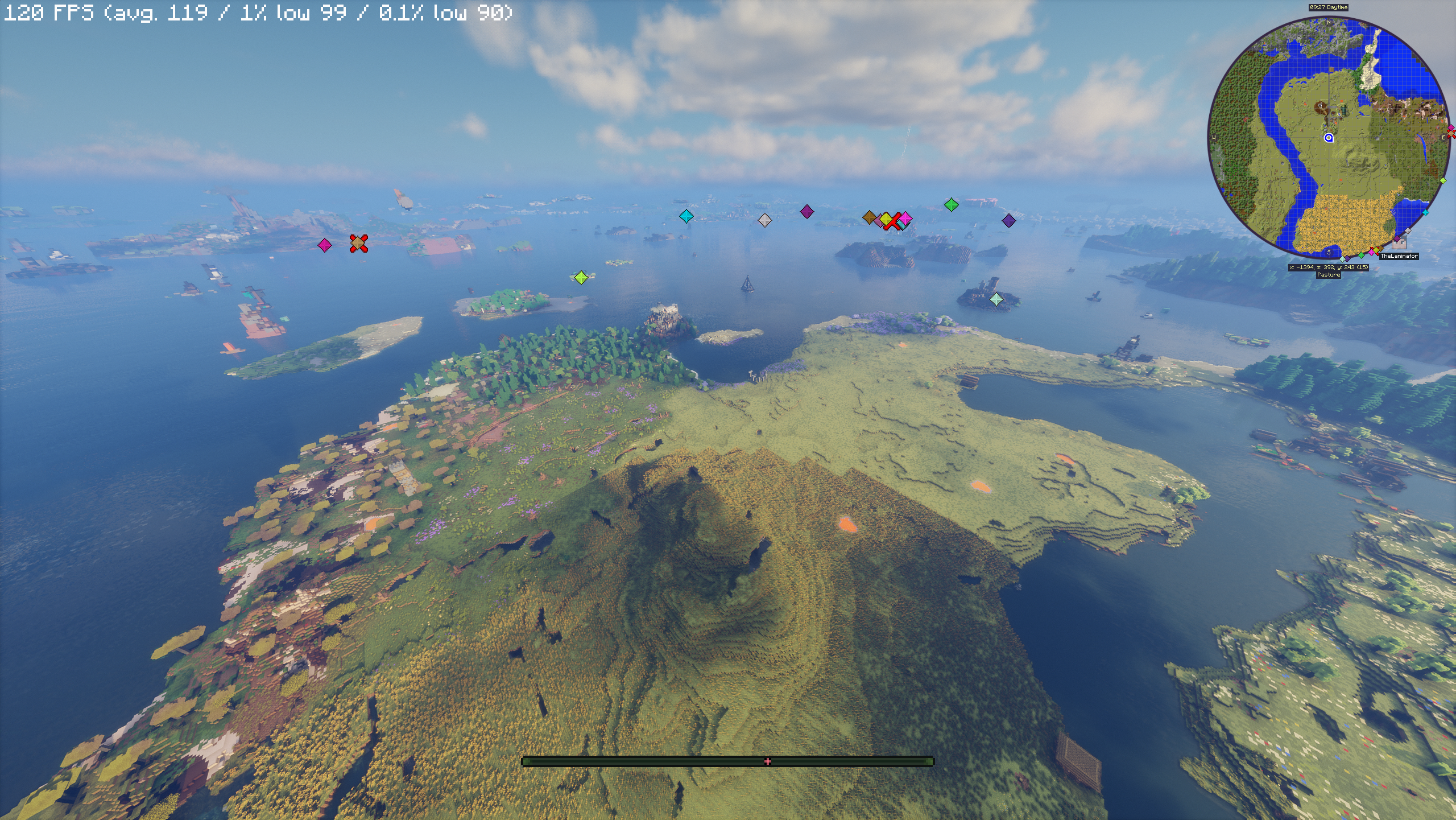Click the circular minimap
The image size is (1456, 820).
pyautogui.click(x=1329, y=137)
